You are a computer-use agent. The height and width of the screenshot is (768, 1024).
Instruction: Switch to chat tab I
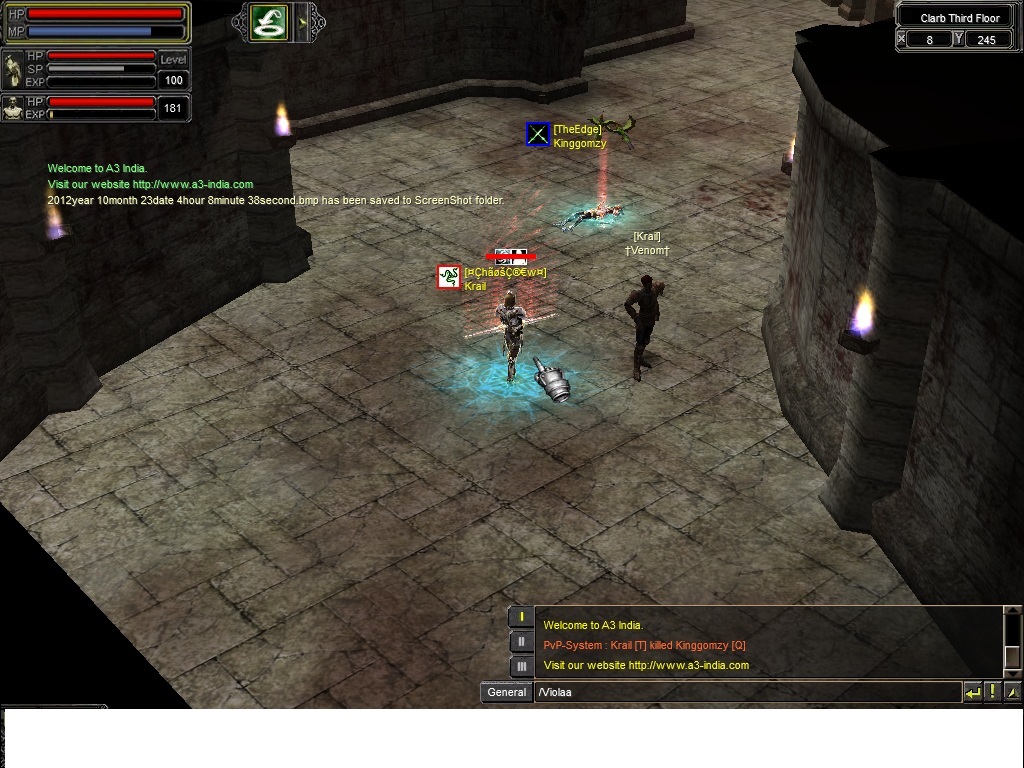pos(521,617)
